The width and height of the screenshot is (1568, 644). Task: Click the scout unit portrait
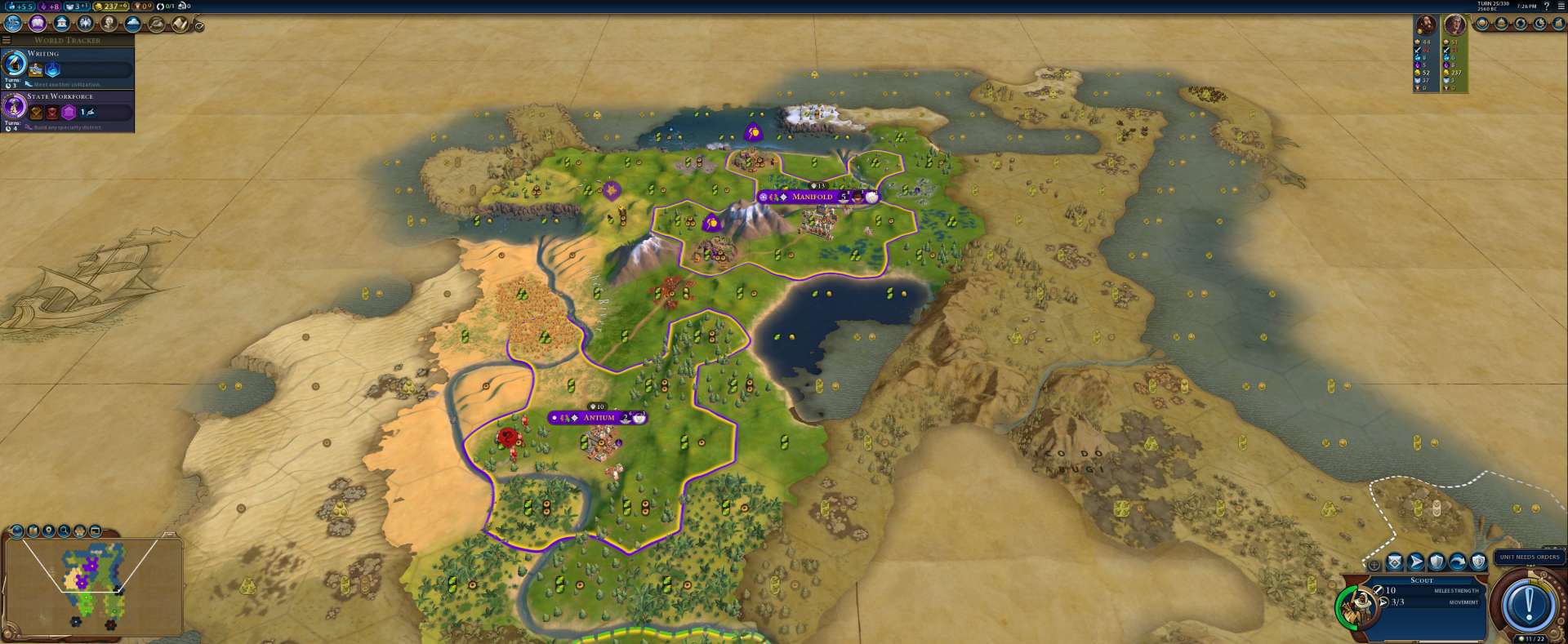[x=1359, y=605]
